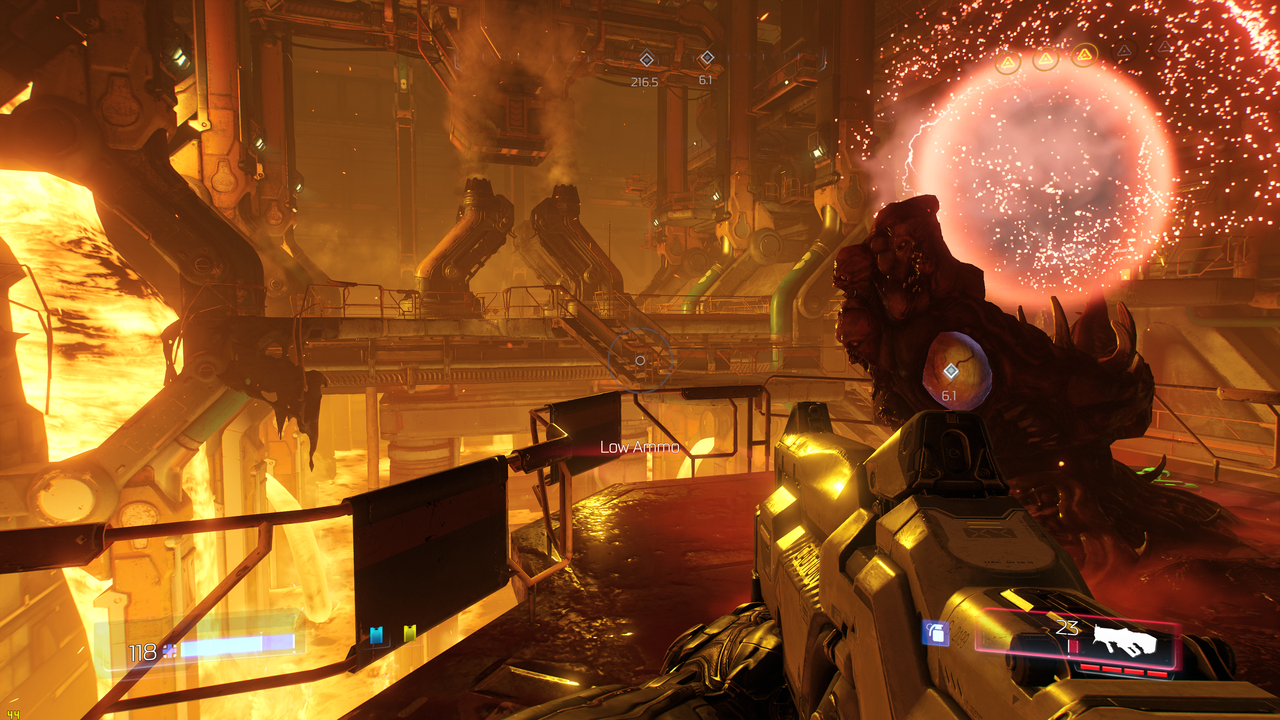Click the waypoint diamond on the egg
This screenshot has width=1280, height=720.
point(950,371)
